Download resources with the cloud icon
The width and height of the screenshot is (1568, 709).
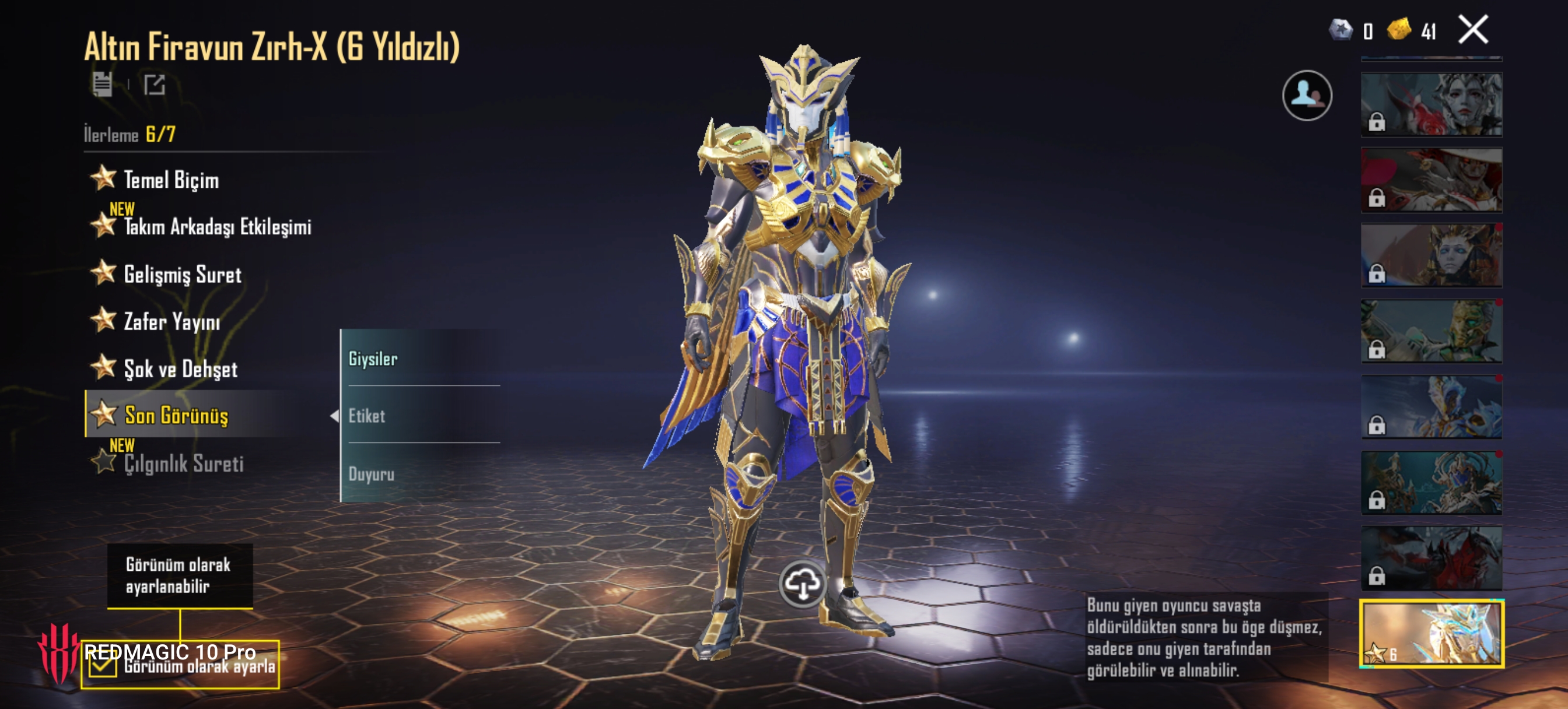(x=802, y=584)
